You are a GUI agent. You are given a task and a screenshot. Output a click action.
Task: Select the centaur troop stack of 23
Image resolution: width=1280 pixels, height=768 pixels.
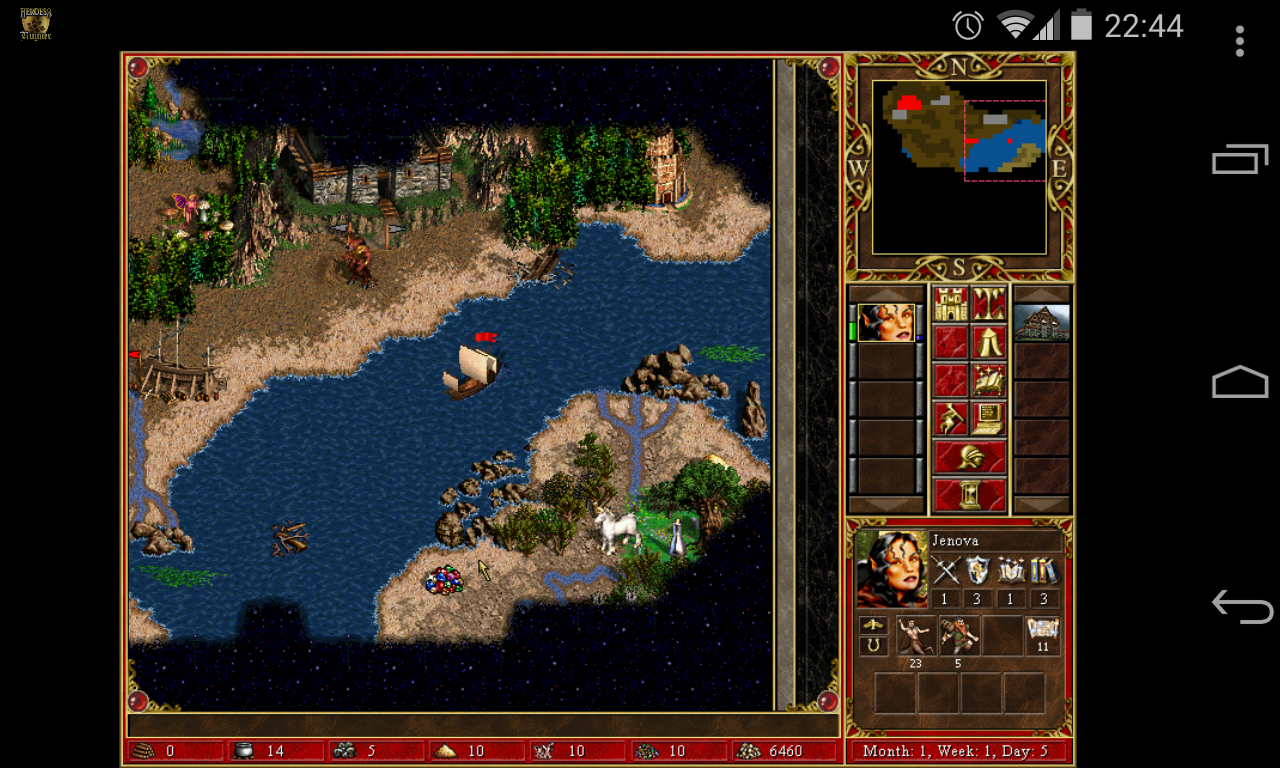pos(916,636)
